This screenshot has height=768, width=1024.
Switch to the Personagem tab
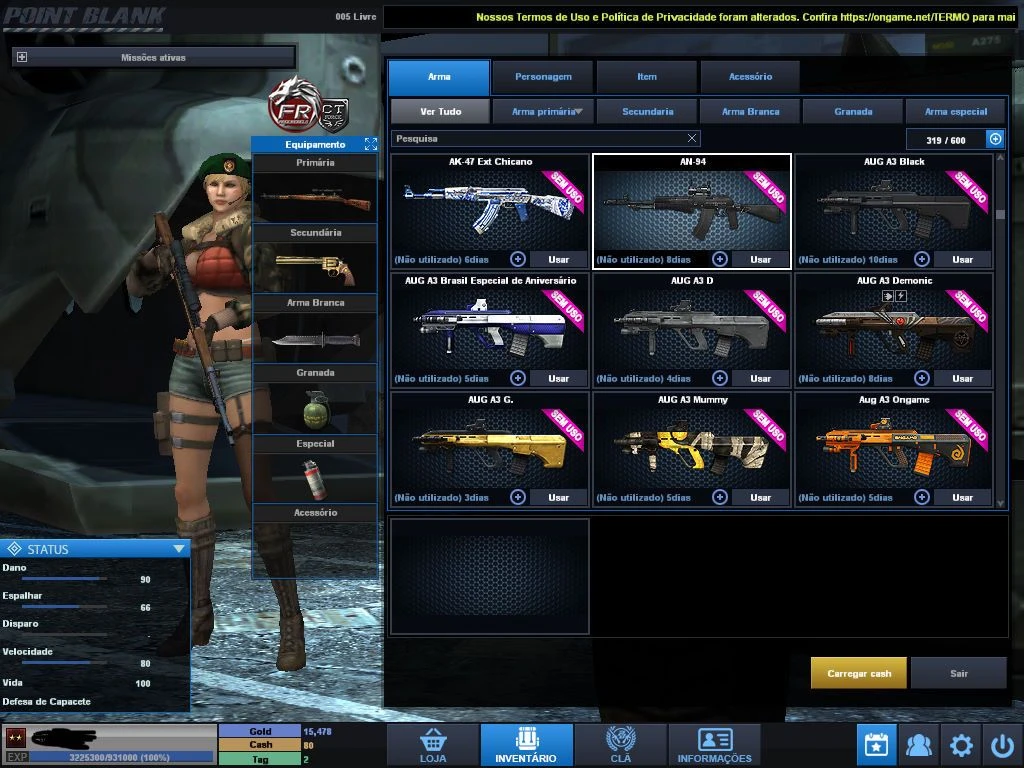(543, 77)
